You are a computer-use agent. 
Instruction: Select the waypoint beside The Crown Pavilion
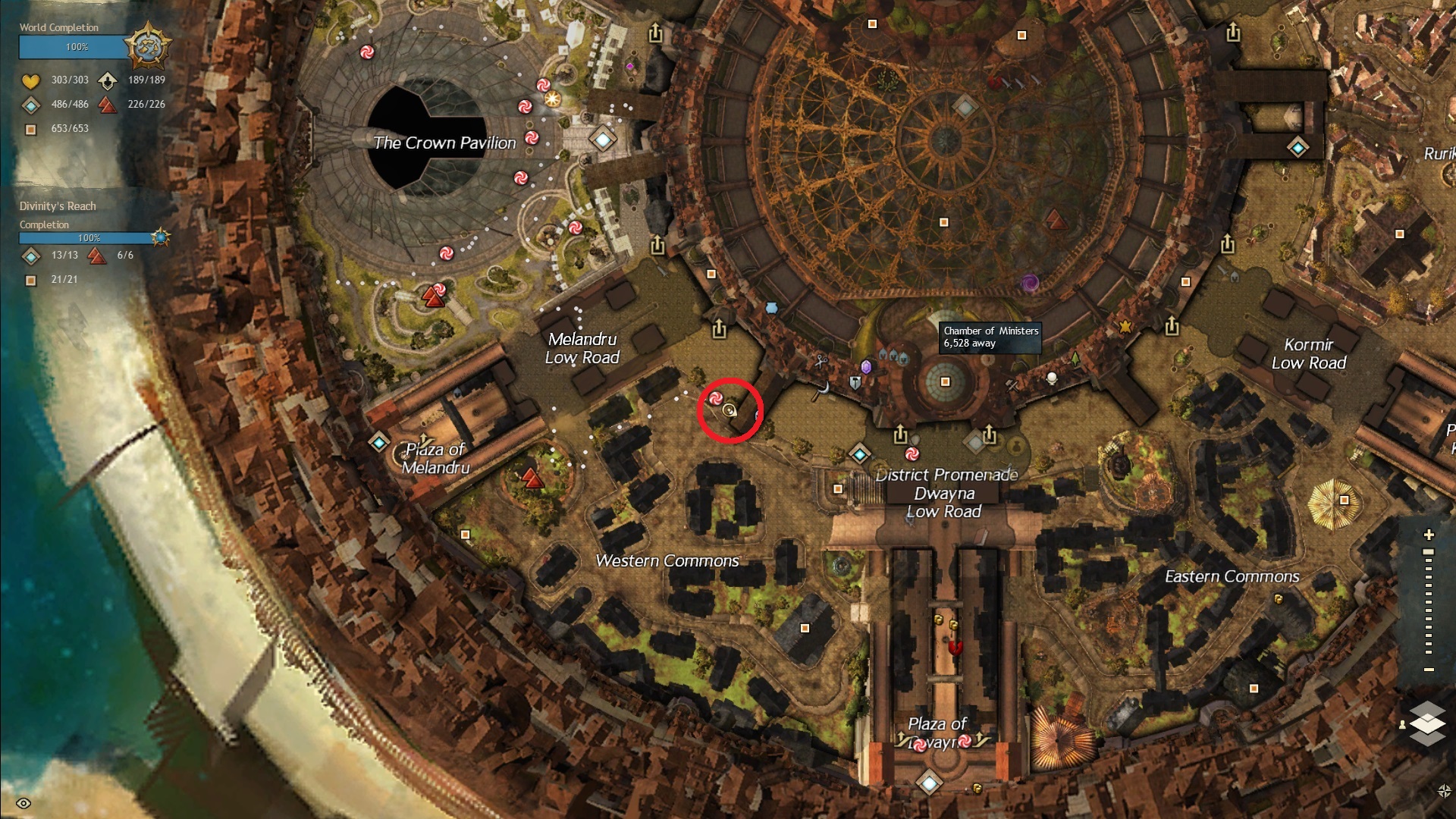[603, 140]
